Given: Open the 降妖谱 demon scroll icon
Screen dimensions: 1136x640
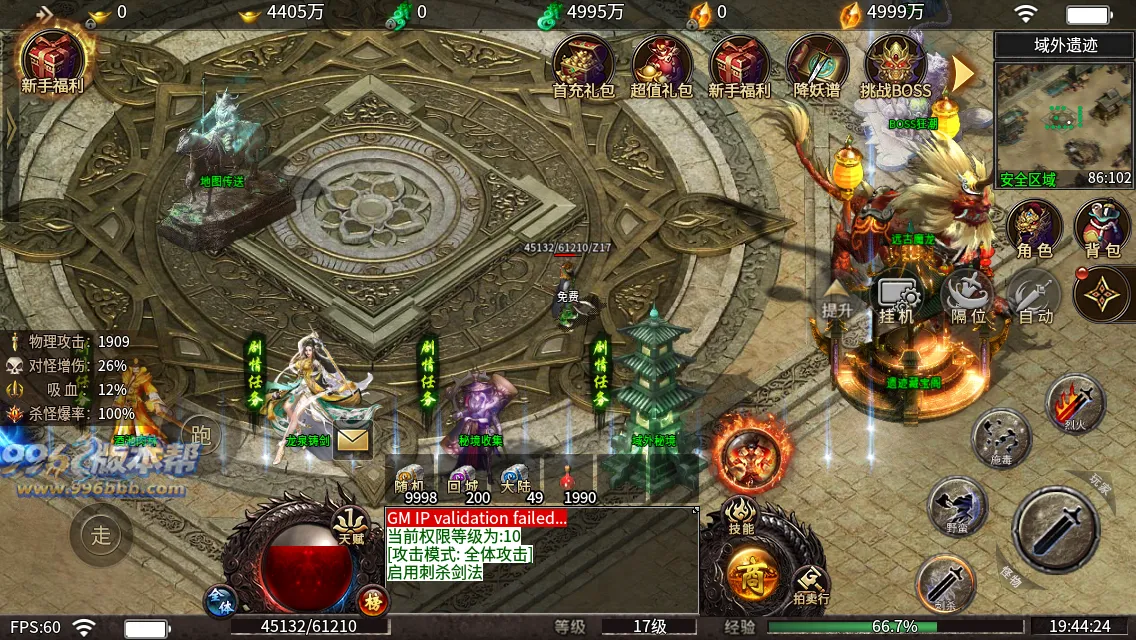Looking at the screenshot, I should click(816, 64).
